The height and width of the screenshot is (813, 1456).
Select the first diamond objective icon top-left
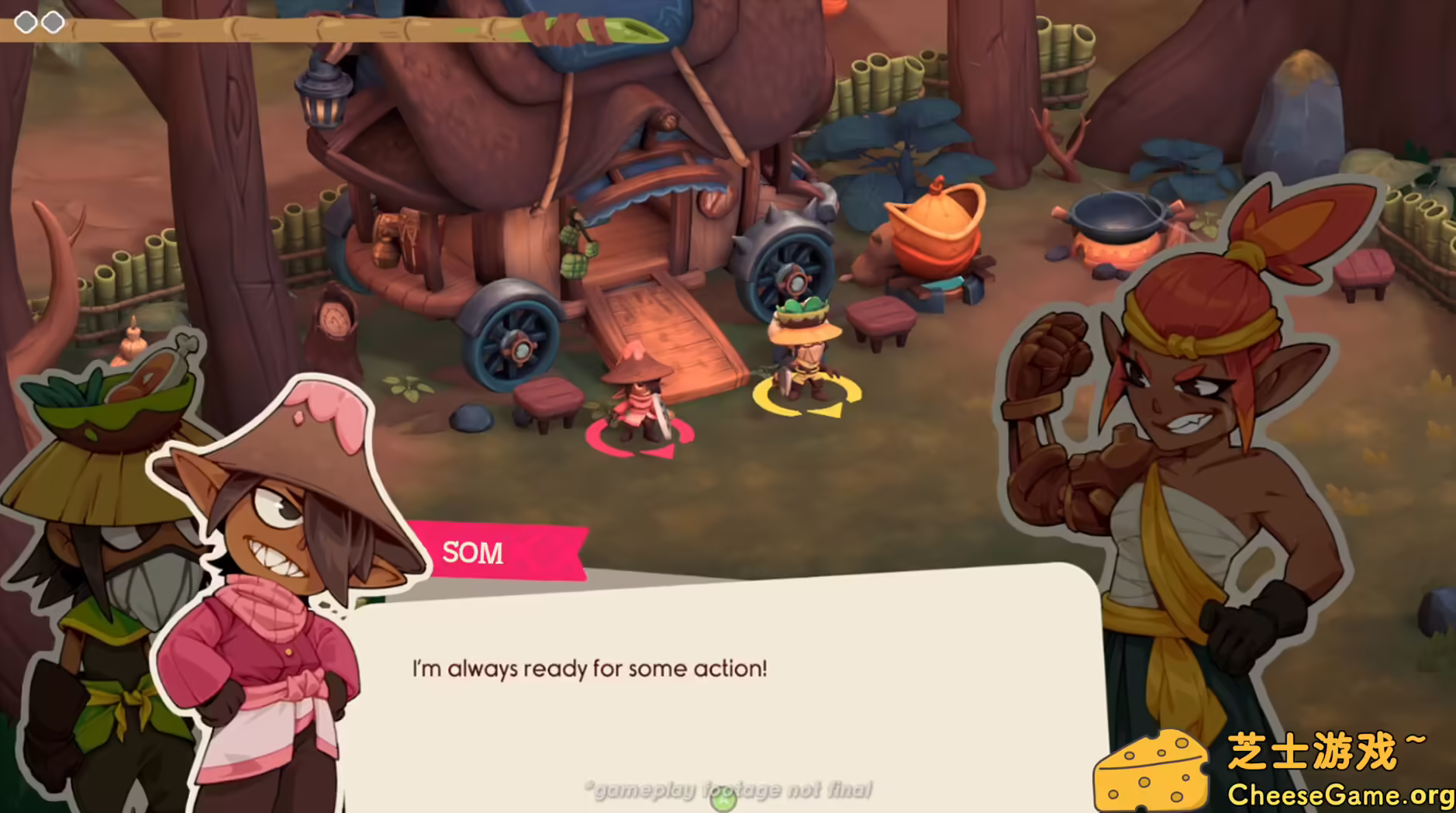point(25,22)
